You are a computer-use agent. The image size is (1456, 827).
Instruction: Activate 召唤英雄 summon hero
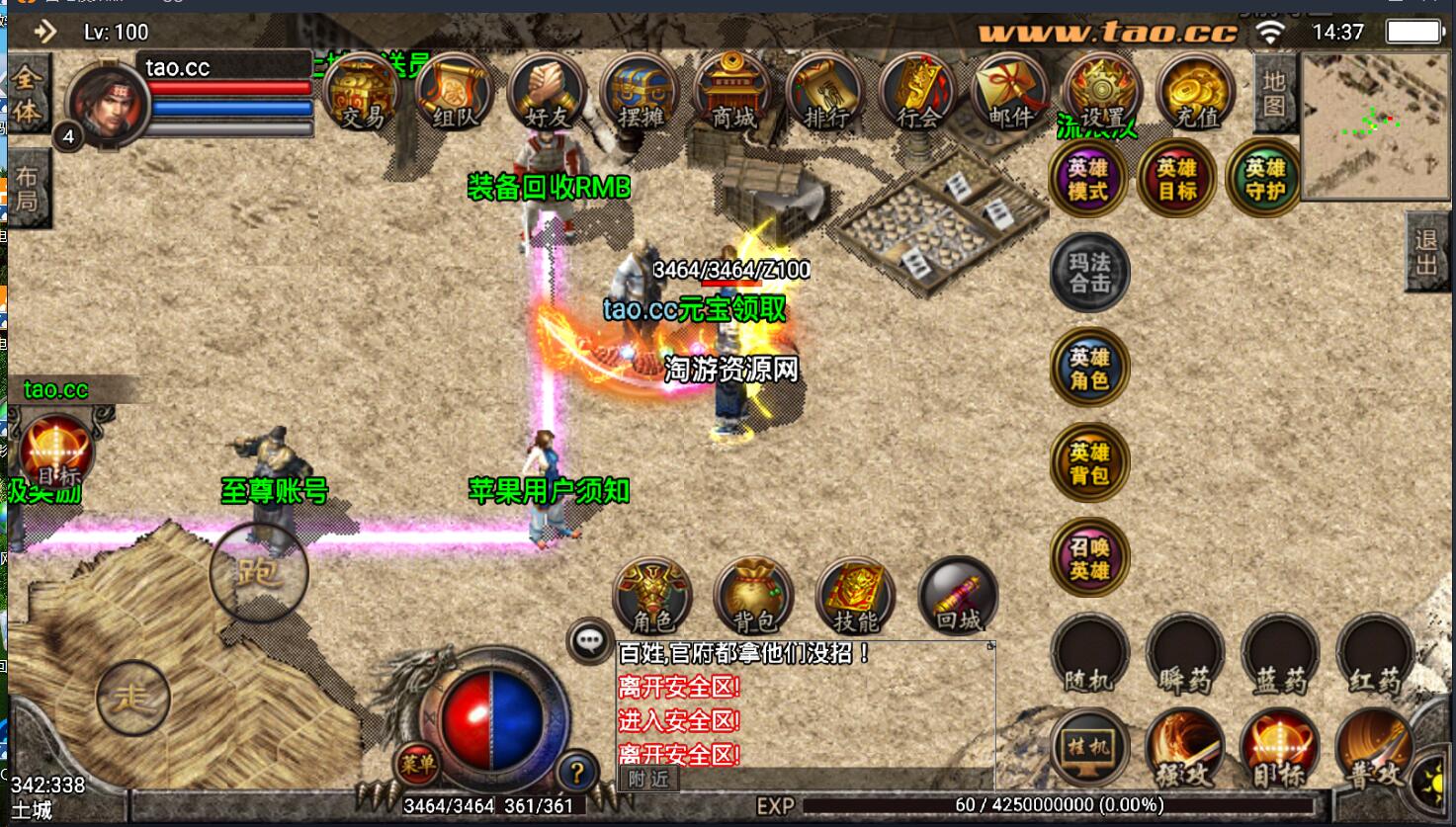pyautogui.click(x=1089, y=558)
